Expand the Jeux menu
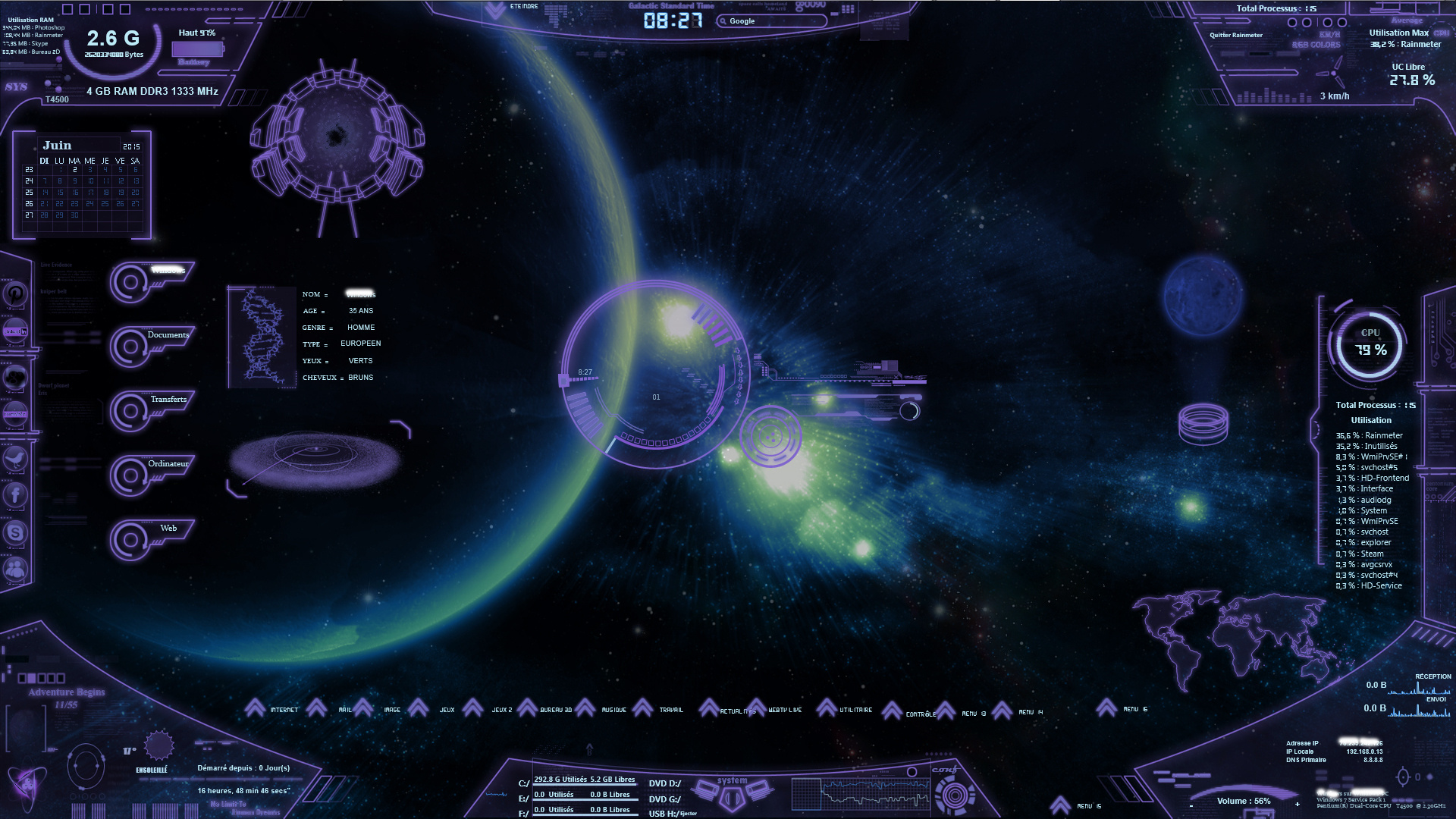The height and width of the screenshot is (819, 1456). click(447, 710)
